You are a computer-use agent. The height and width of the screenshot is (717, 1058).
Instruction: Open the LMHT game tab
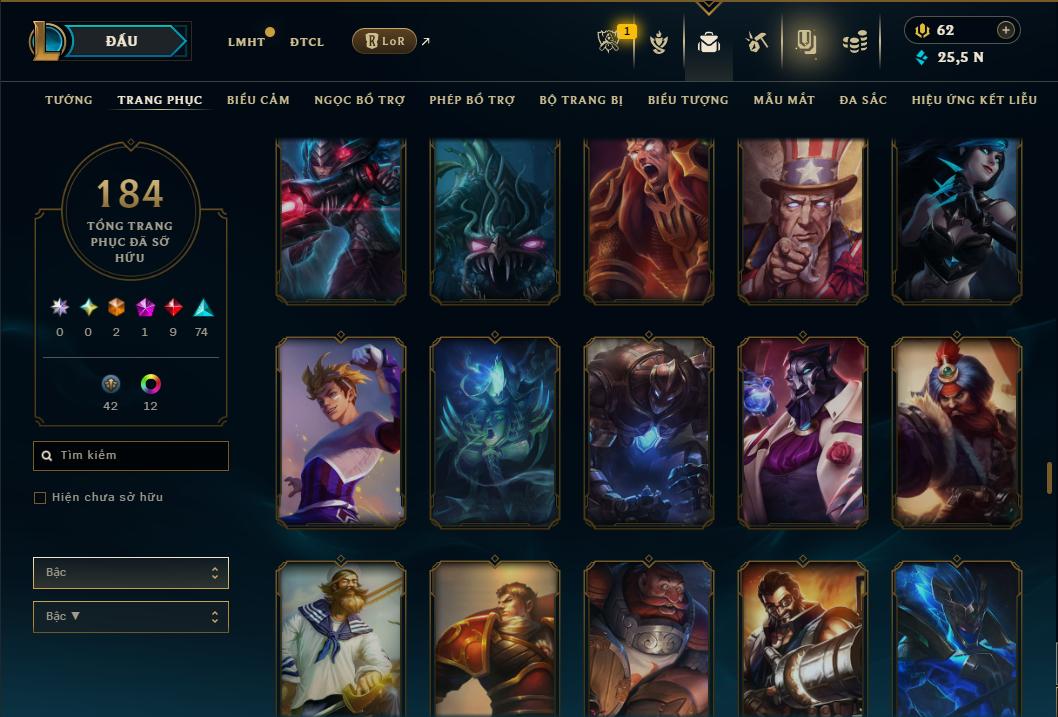point(246,42)
